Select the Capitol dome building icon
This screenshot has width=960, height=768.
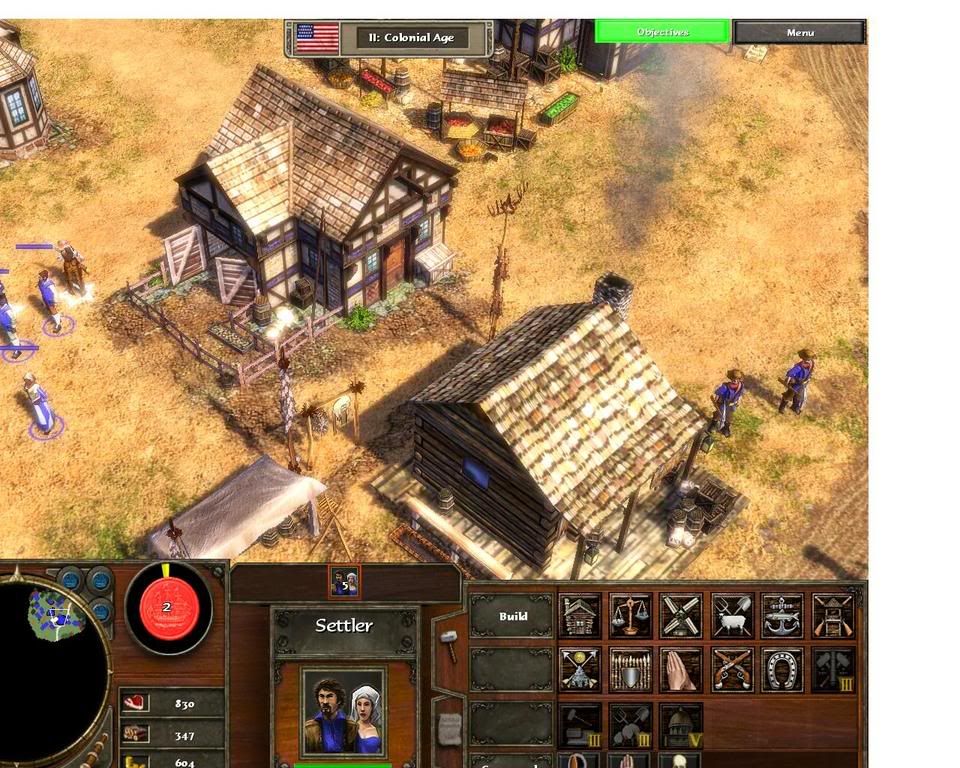point(681,724)
